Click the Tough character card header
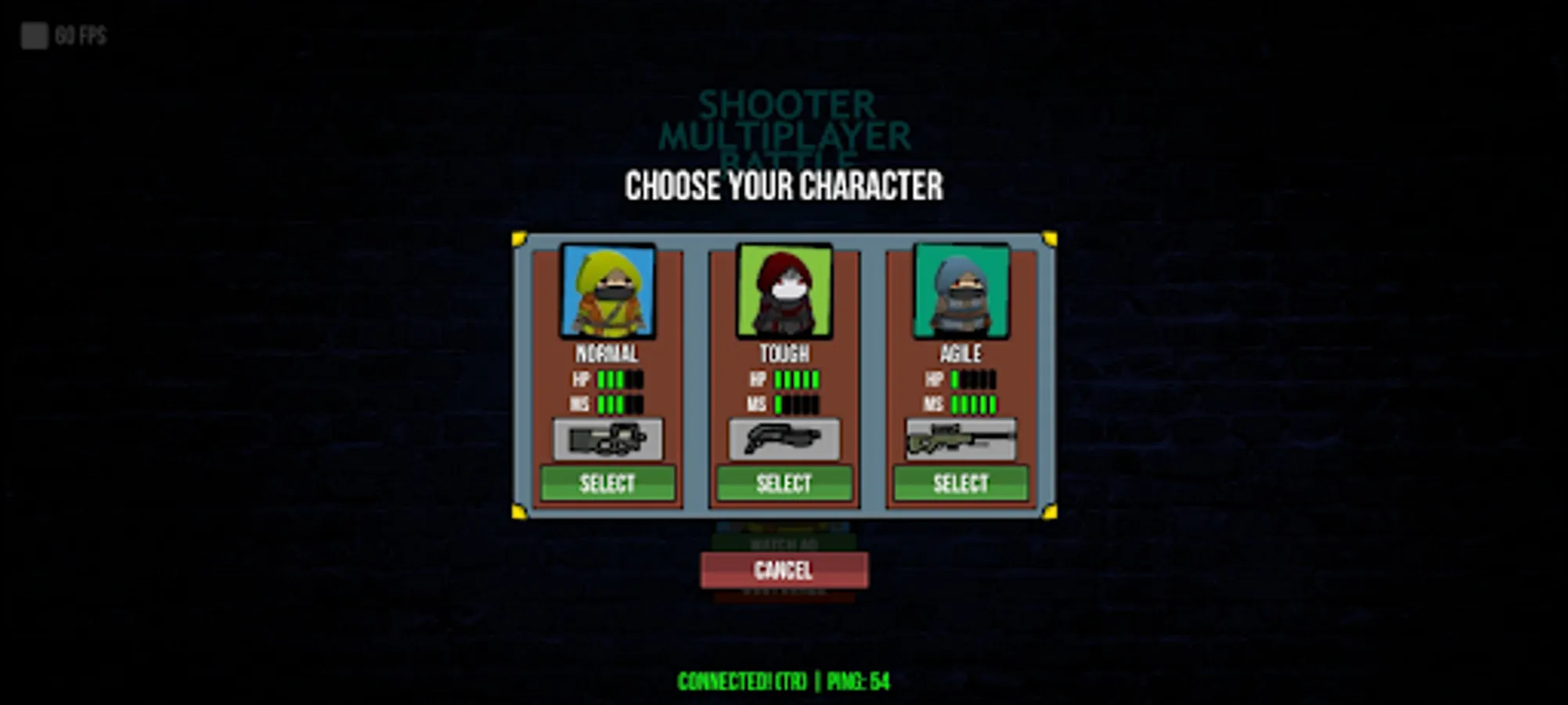This screenshot has width=1568, height=705. tap(784, 354)
